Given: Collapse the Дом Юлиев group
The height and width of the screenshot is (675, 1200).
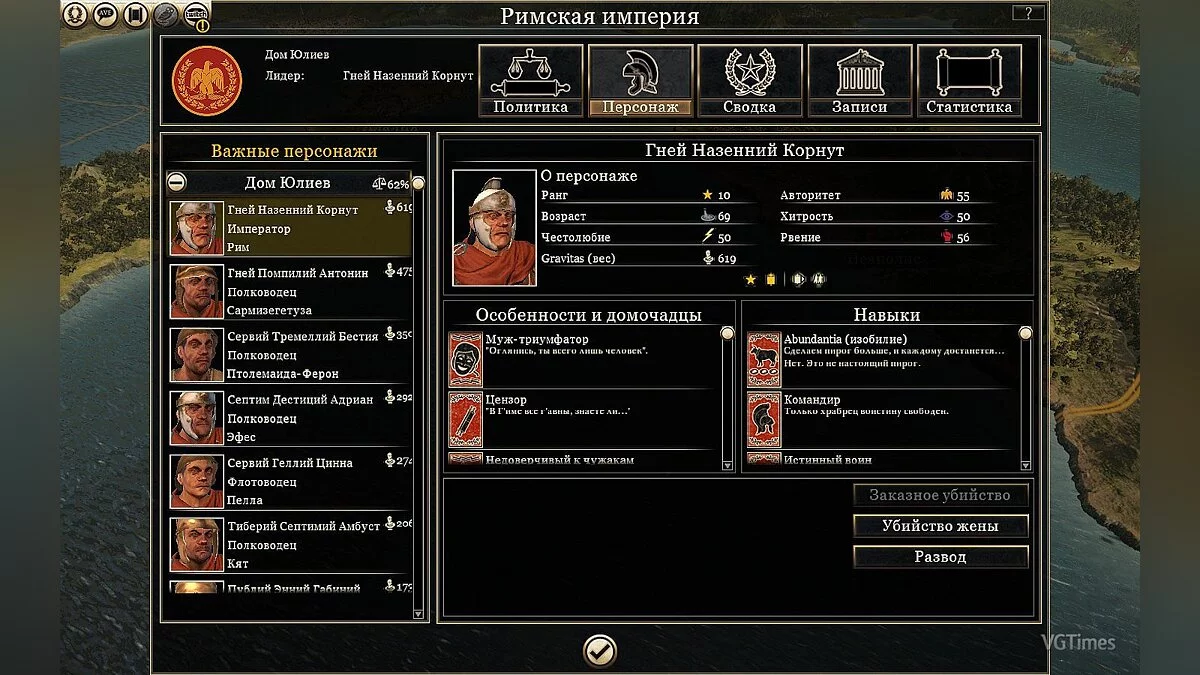Looking at the screenshot, I should 177,183.
